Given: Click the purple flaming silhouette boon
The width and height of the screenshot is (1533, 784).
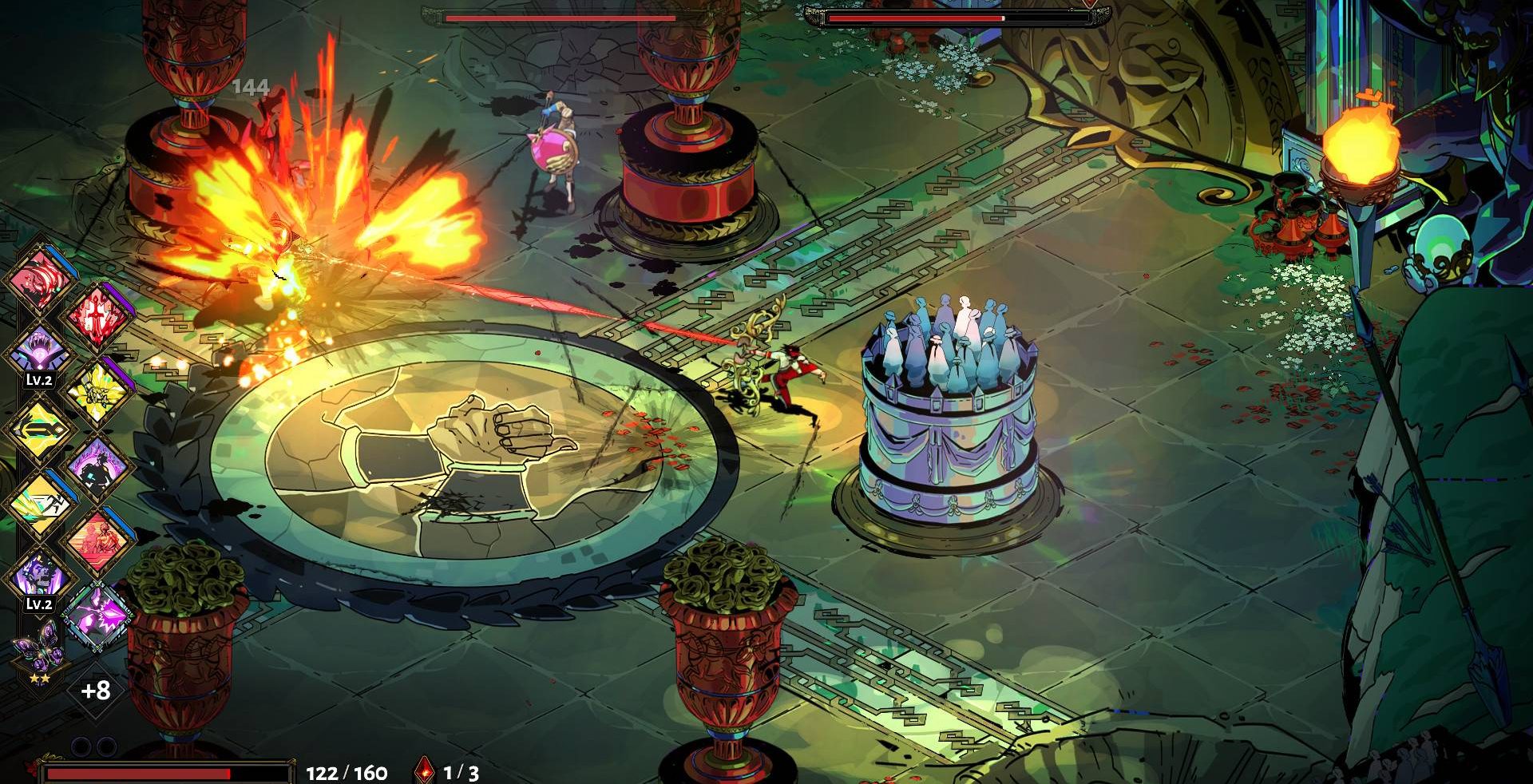Looking at the screenshot, I should (97, 467).
